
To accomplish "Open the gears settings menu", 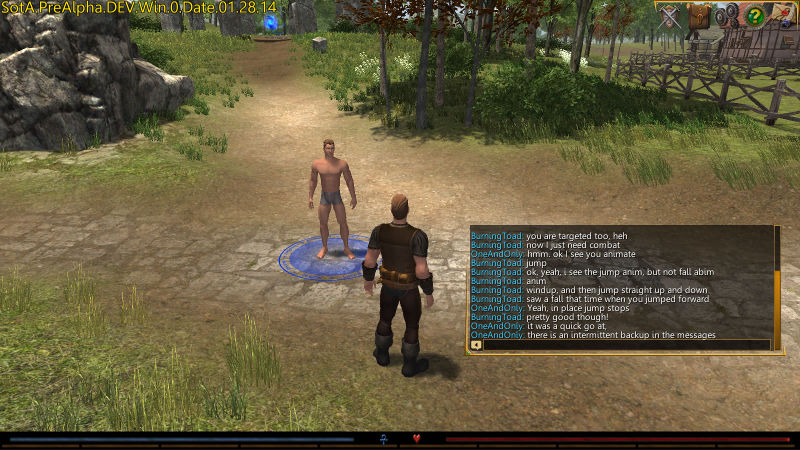I will click(728, 15).
